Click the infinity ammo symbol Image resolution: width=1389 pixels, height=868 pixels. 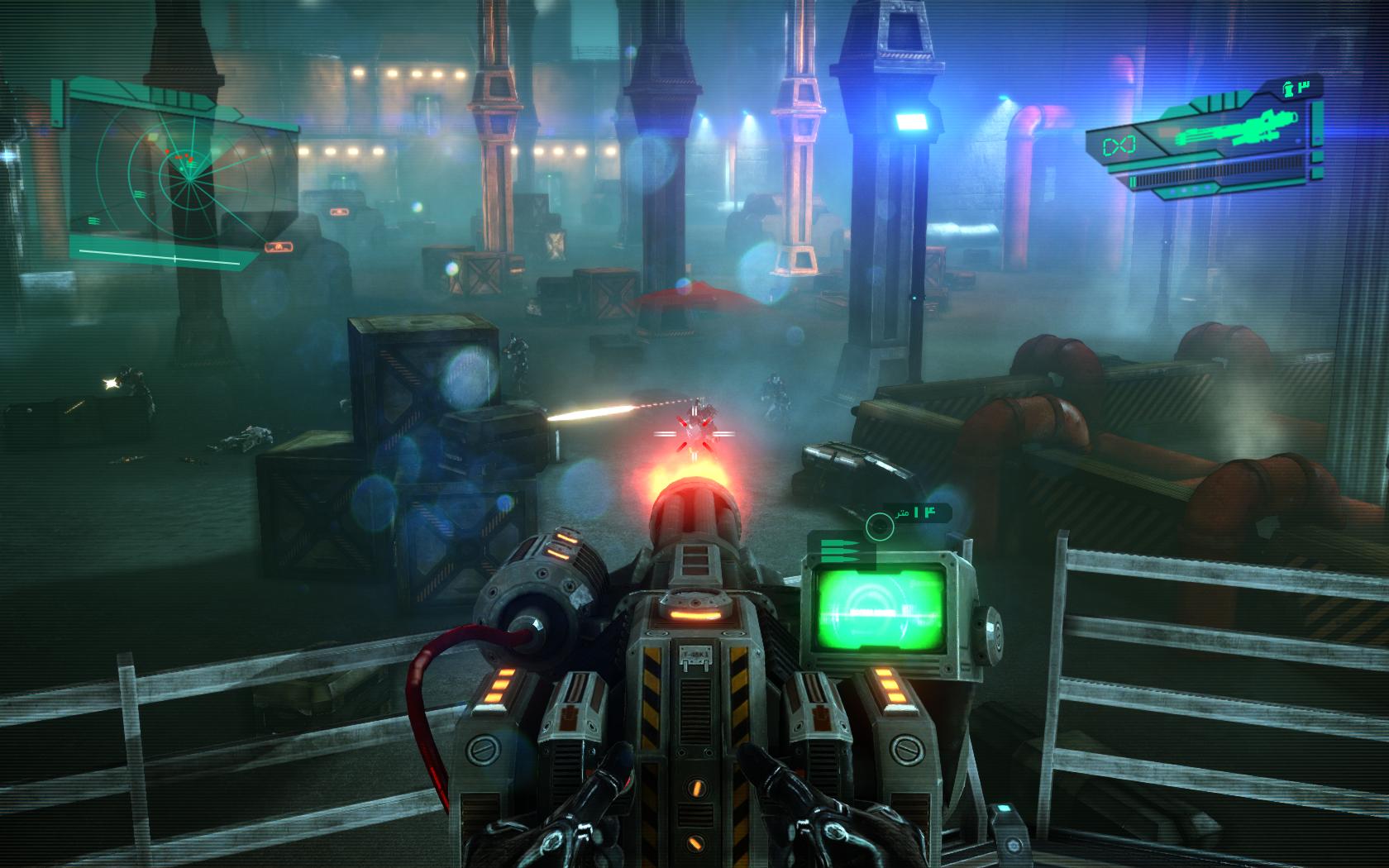[1117, 145]
